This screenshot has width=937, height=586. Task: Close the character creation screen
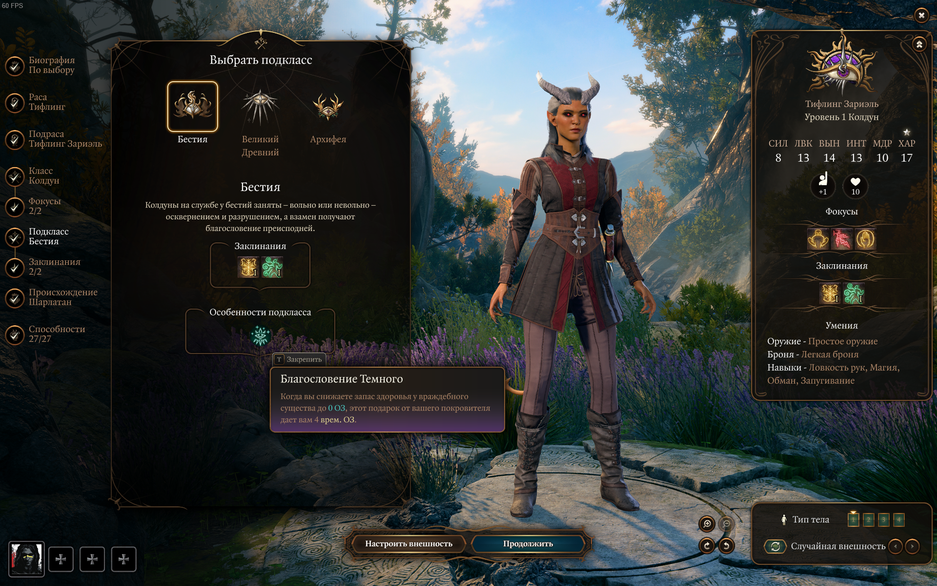coord(921,15)
